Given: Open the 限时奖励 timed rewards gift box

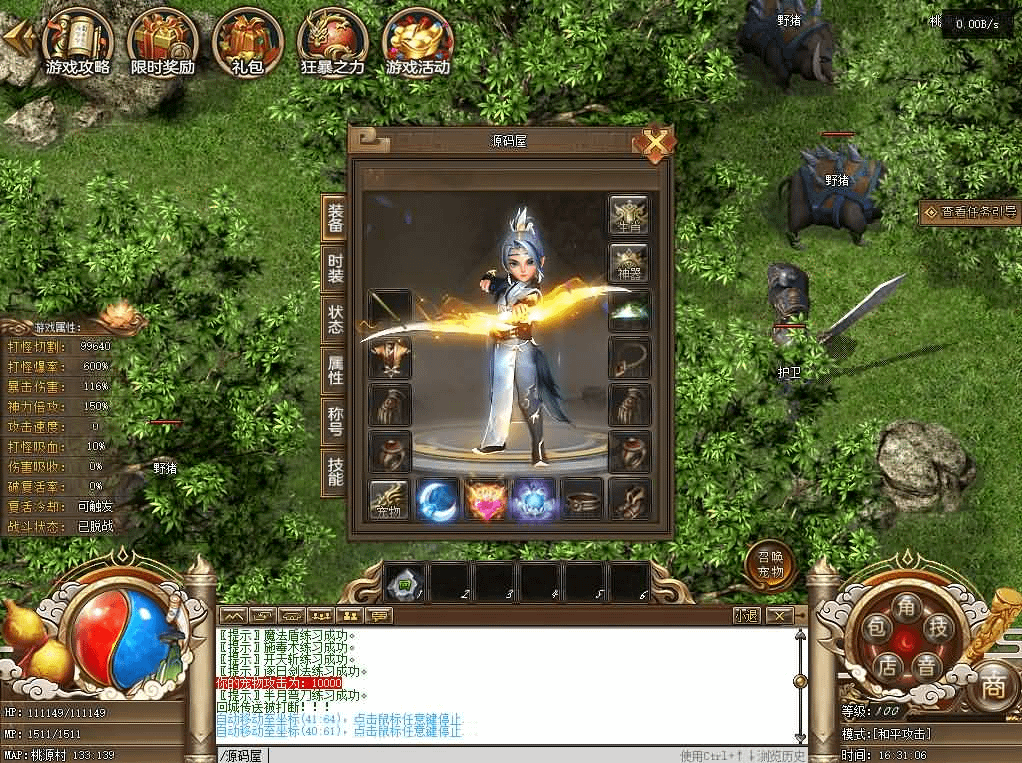Looking at the screenshot, I should [x=163, y=42].
